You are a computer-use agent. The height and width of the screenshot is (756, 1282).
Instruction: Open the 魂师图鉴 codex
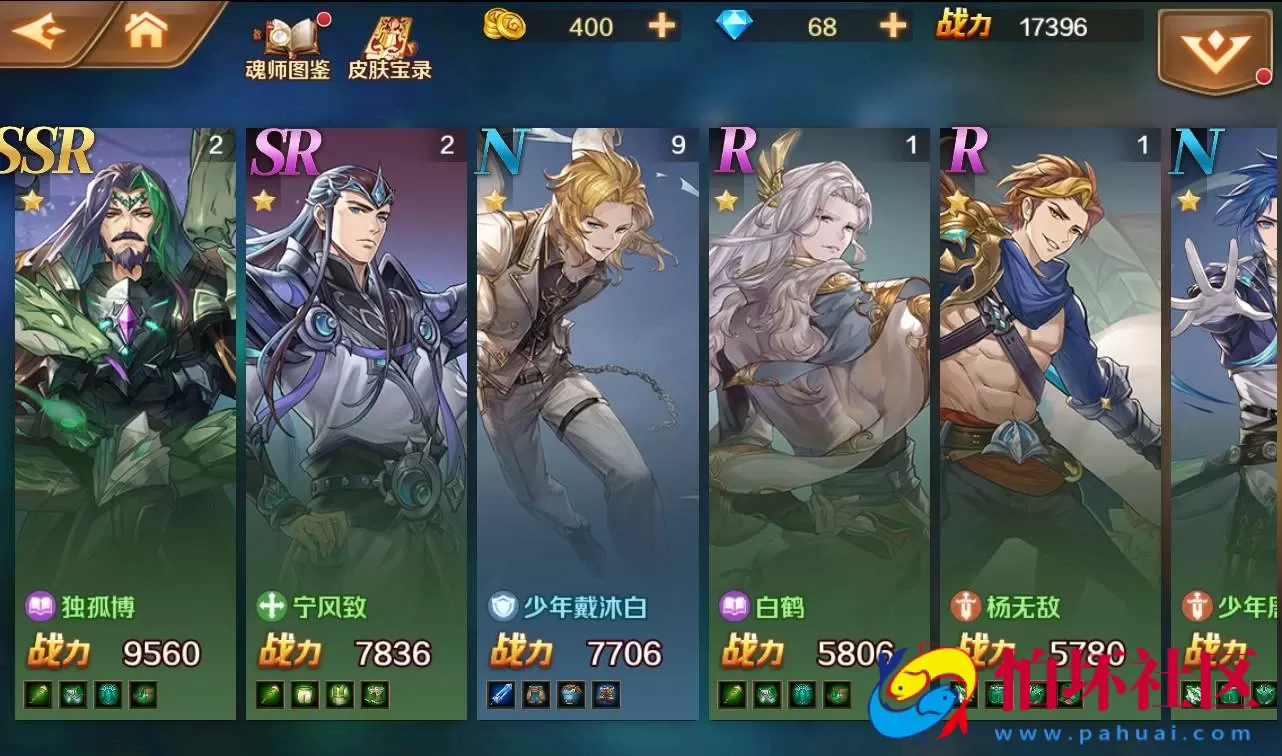pos(288,47)
